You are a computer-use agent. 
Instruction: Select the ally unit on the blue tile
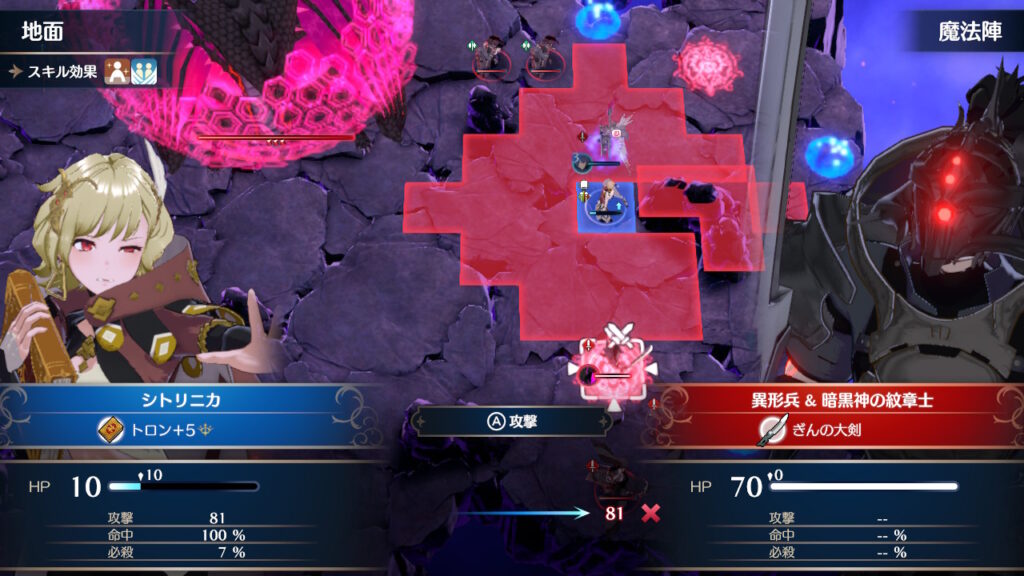click(x=605, y=203)
